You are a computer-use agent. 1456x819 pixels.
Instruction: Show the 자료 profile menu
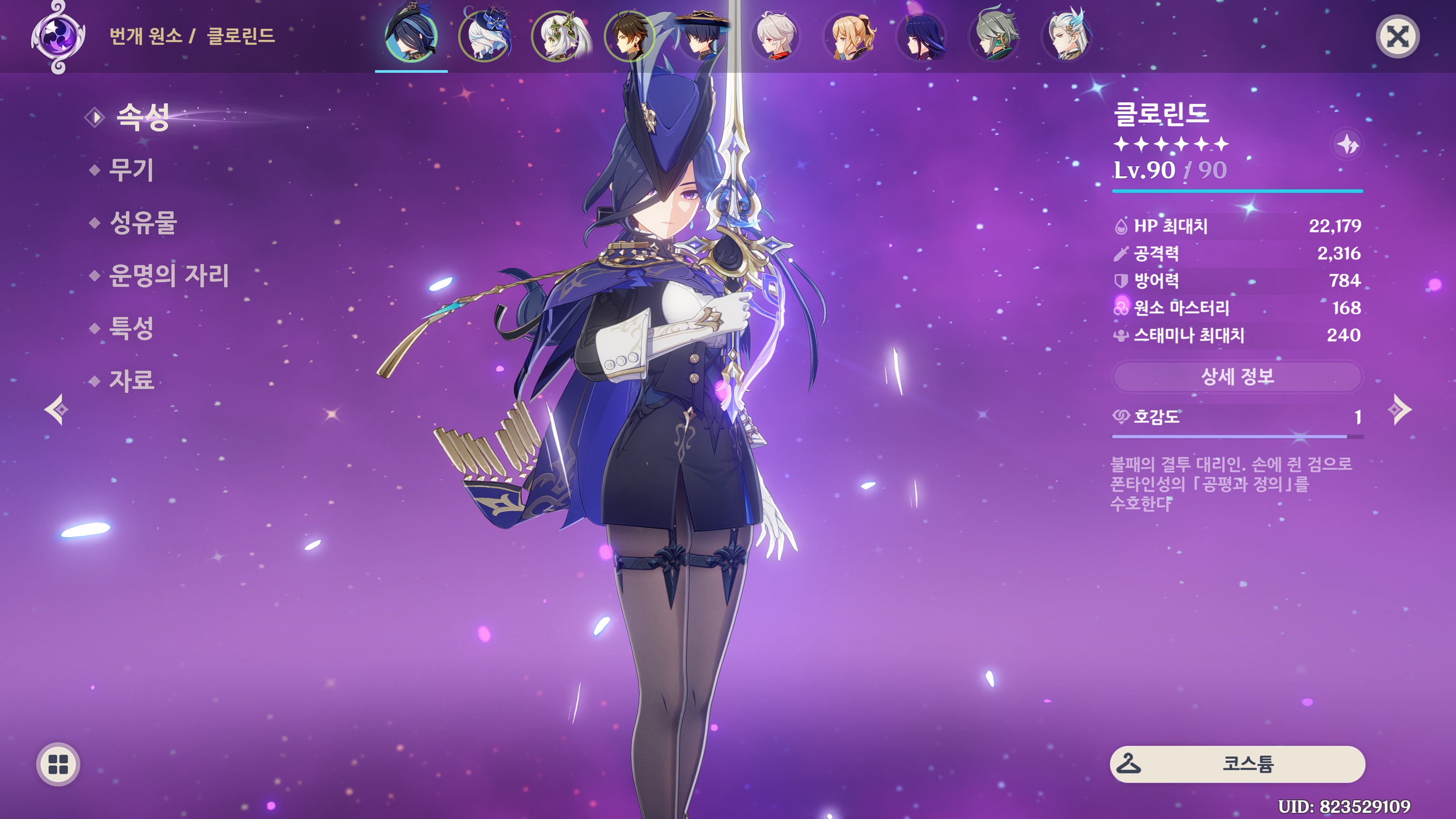tap(130, 380)
